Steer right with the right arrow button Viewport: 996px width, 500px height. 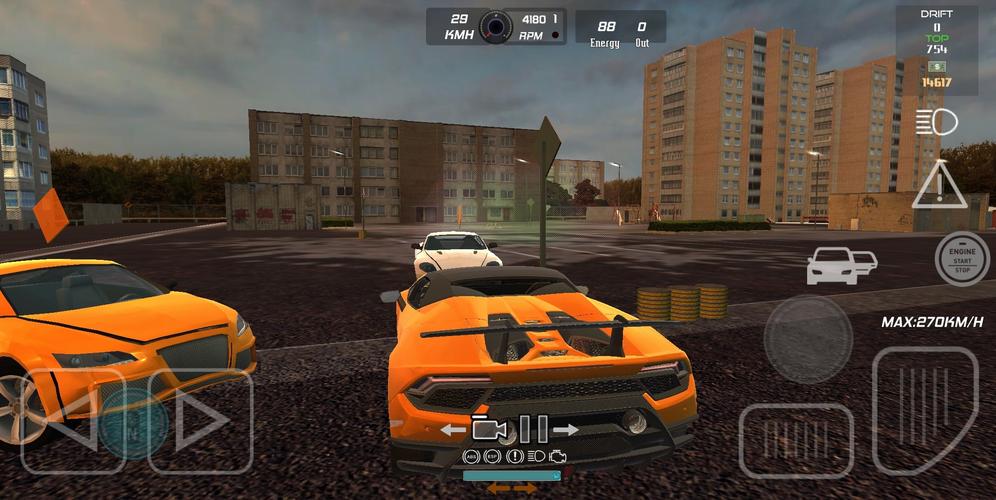(x=201, y=421)
